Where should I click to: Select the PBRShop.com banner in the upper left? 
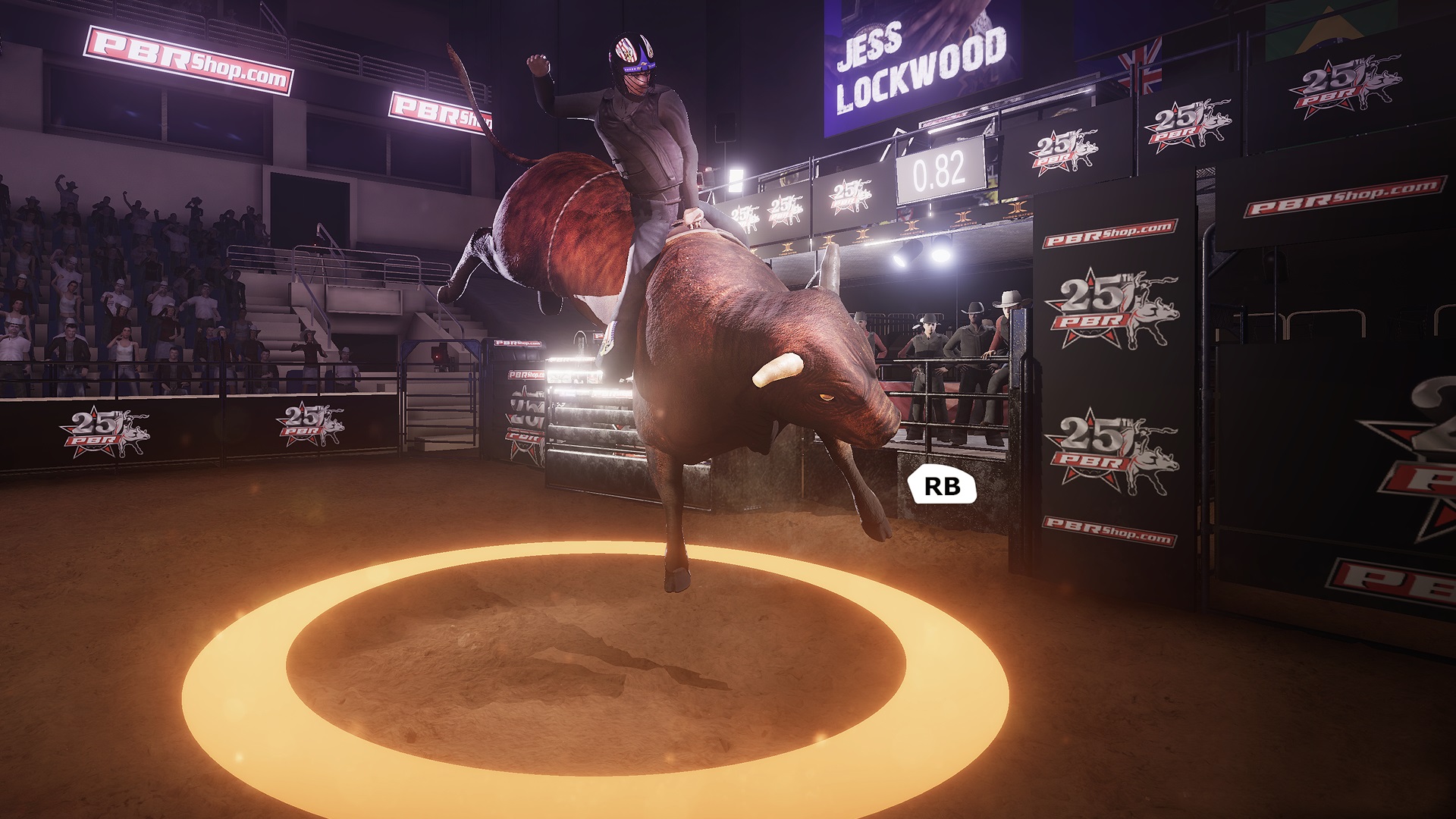(x=190, y=61)
